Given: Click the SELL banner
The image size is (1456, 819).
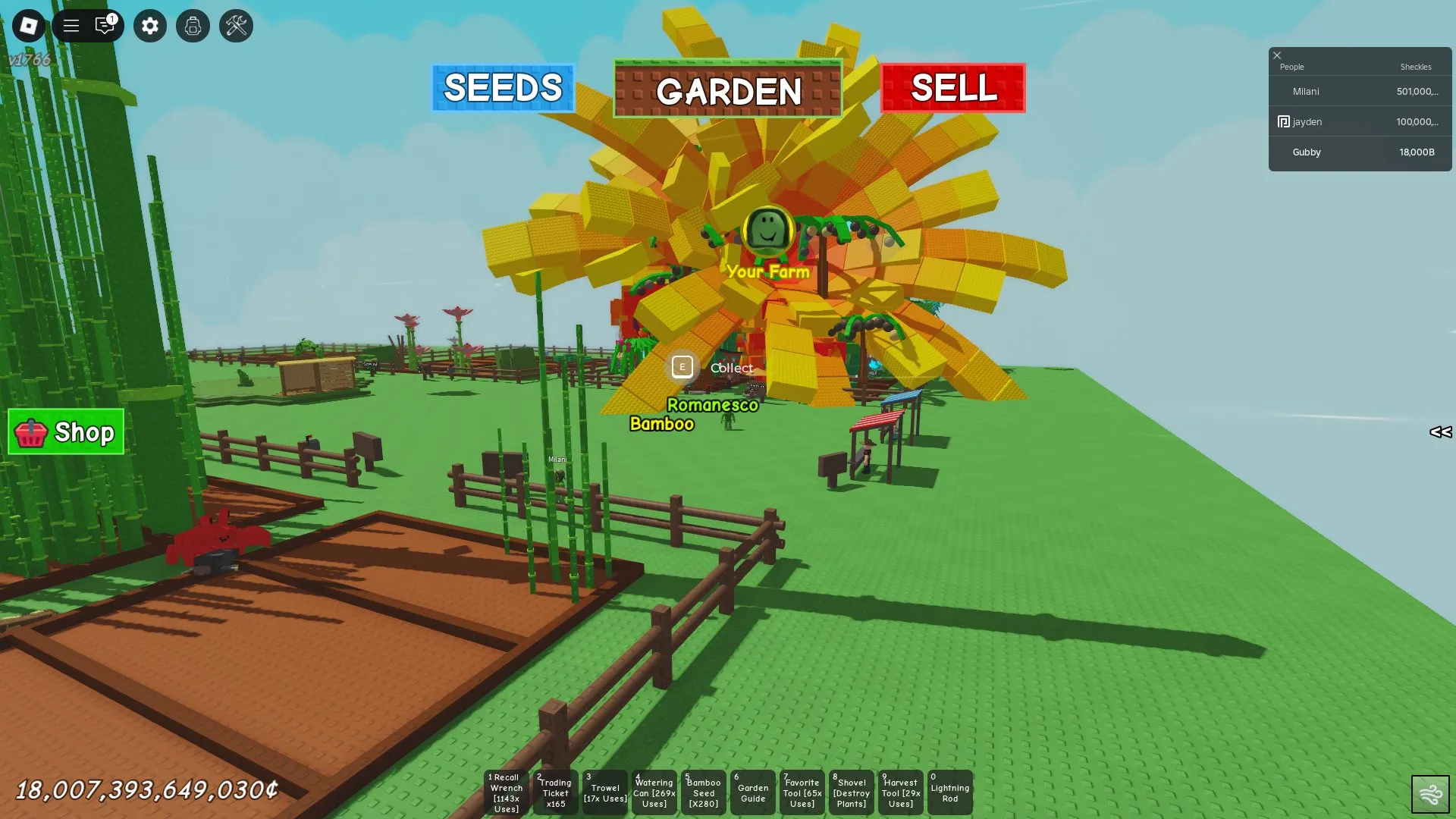Looking at the screenshot, I should pos(953,89).
